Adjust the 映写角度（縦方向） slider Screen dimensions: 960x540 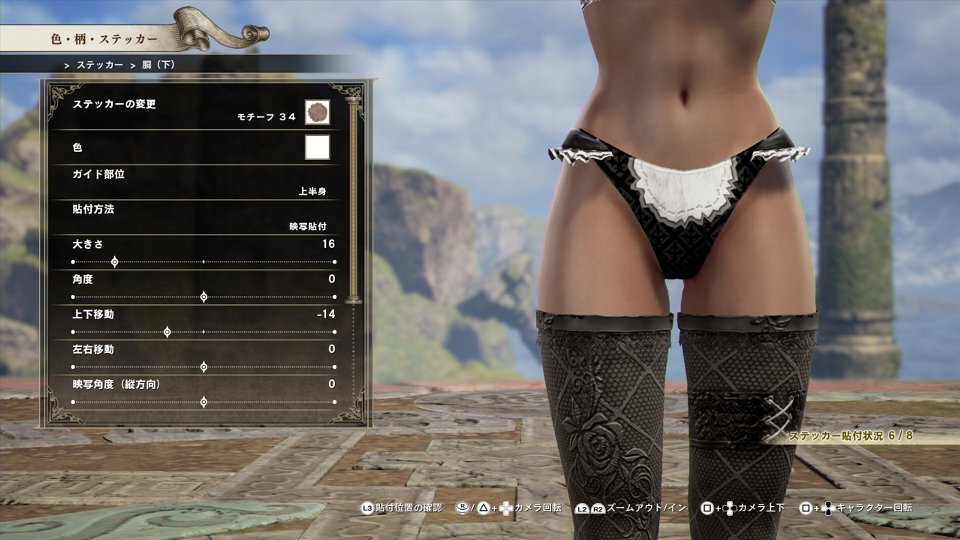pyautogui.click(x=203, y=402)
